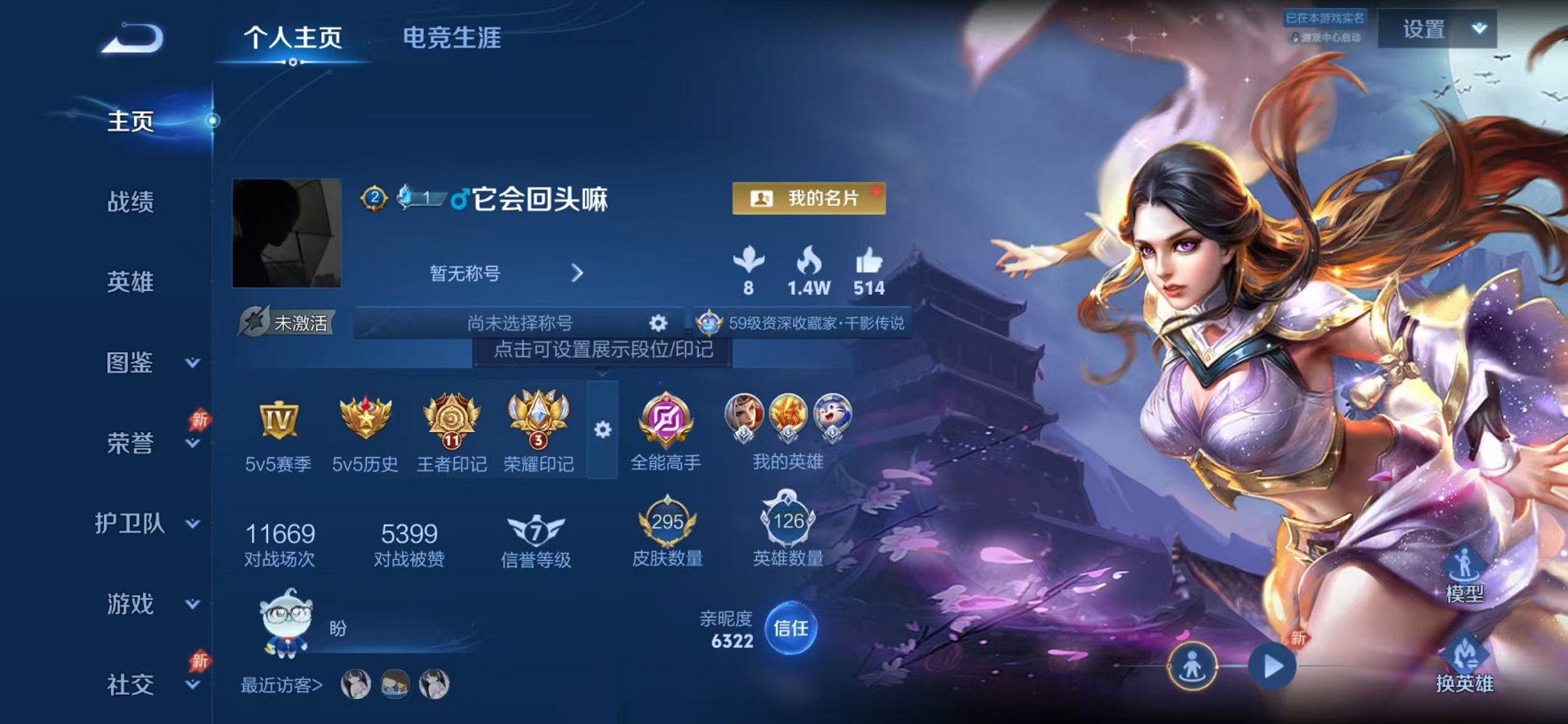
Task: Click the 我的名片 button
Action: tap(809, 197)
